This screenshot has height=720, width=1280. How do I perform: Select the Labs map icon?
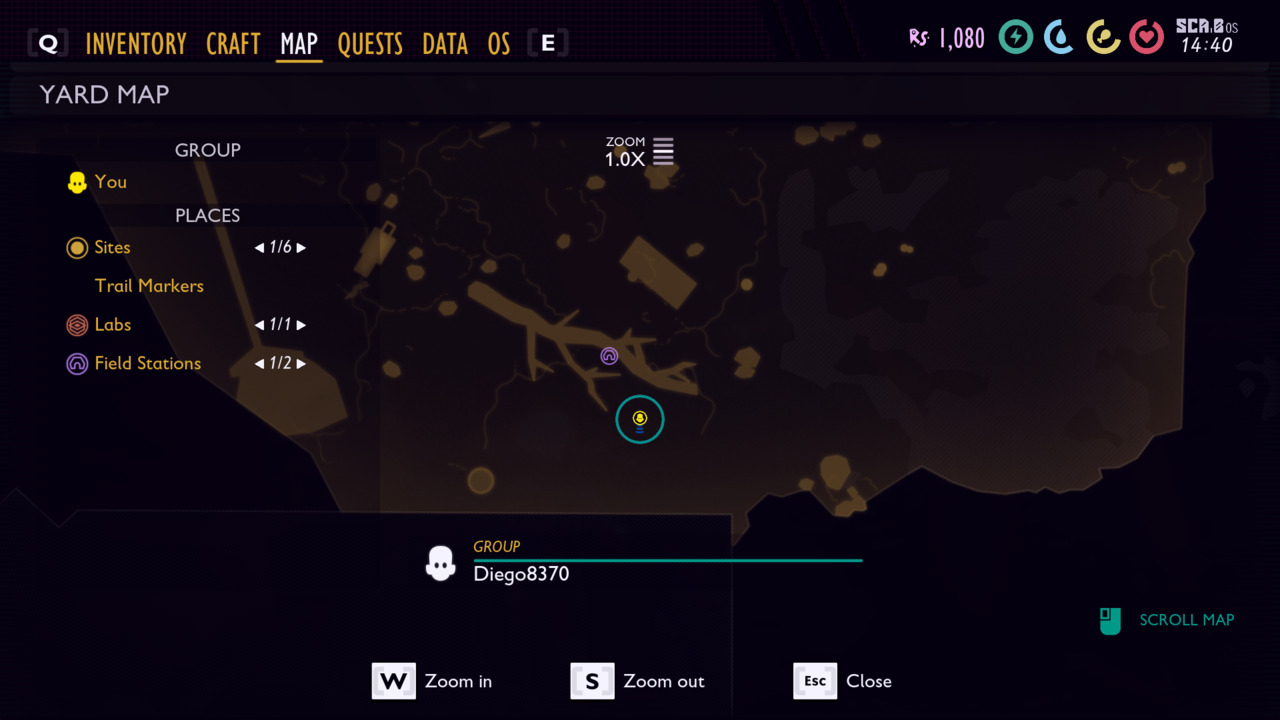click(x=77, y=325)
